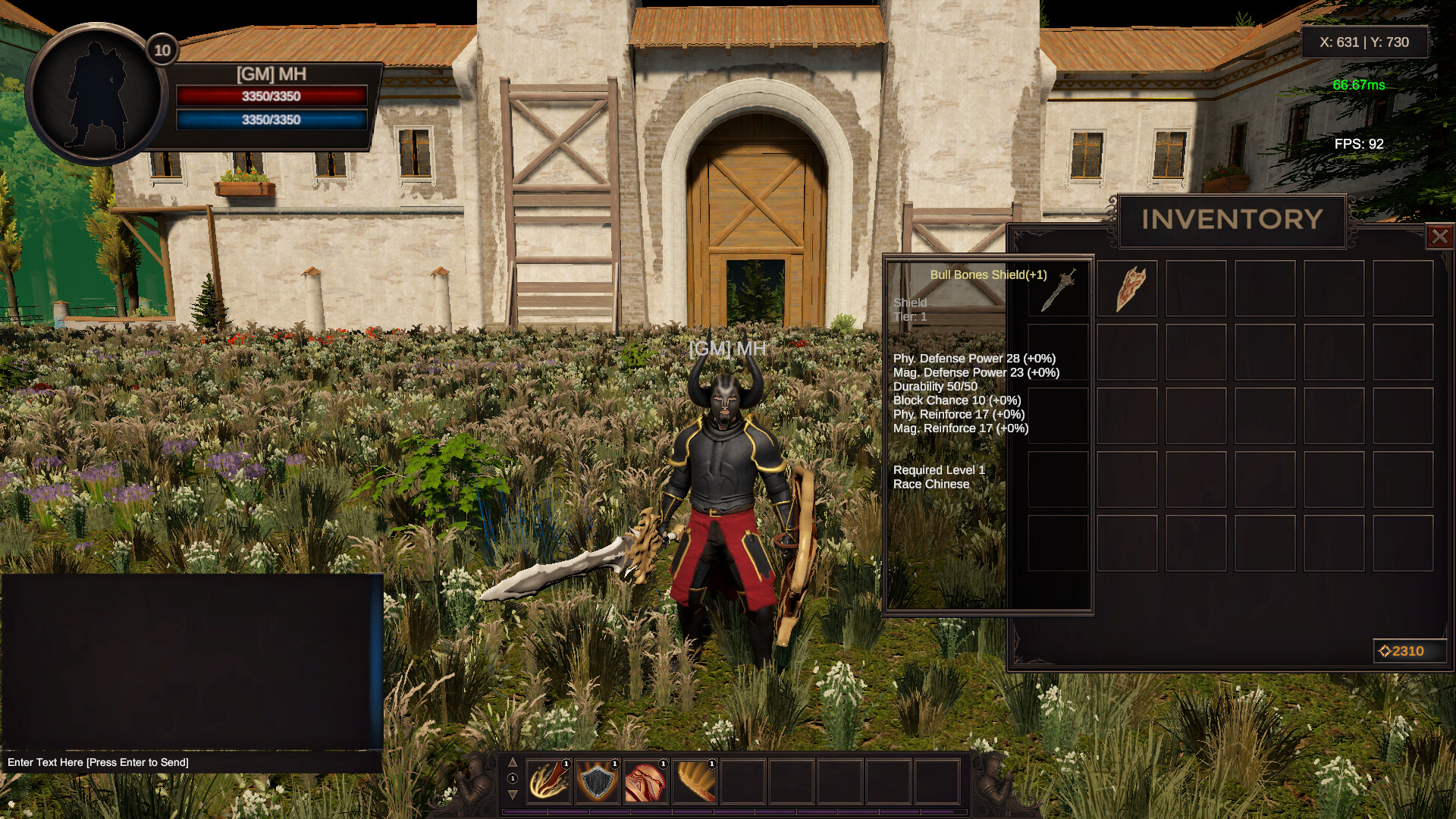This screenshot has width=1456, height=819.
Task: Select the flame slash skill in hotbar slot one
Action: [550, 783]
